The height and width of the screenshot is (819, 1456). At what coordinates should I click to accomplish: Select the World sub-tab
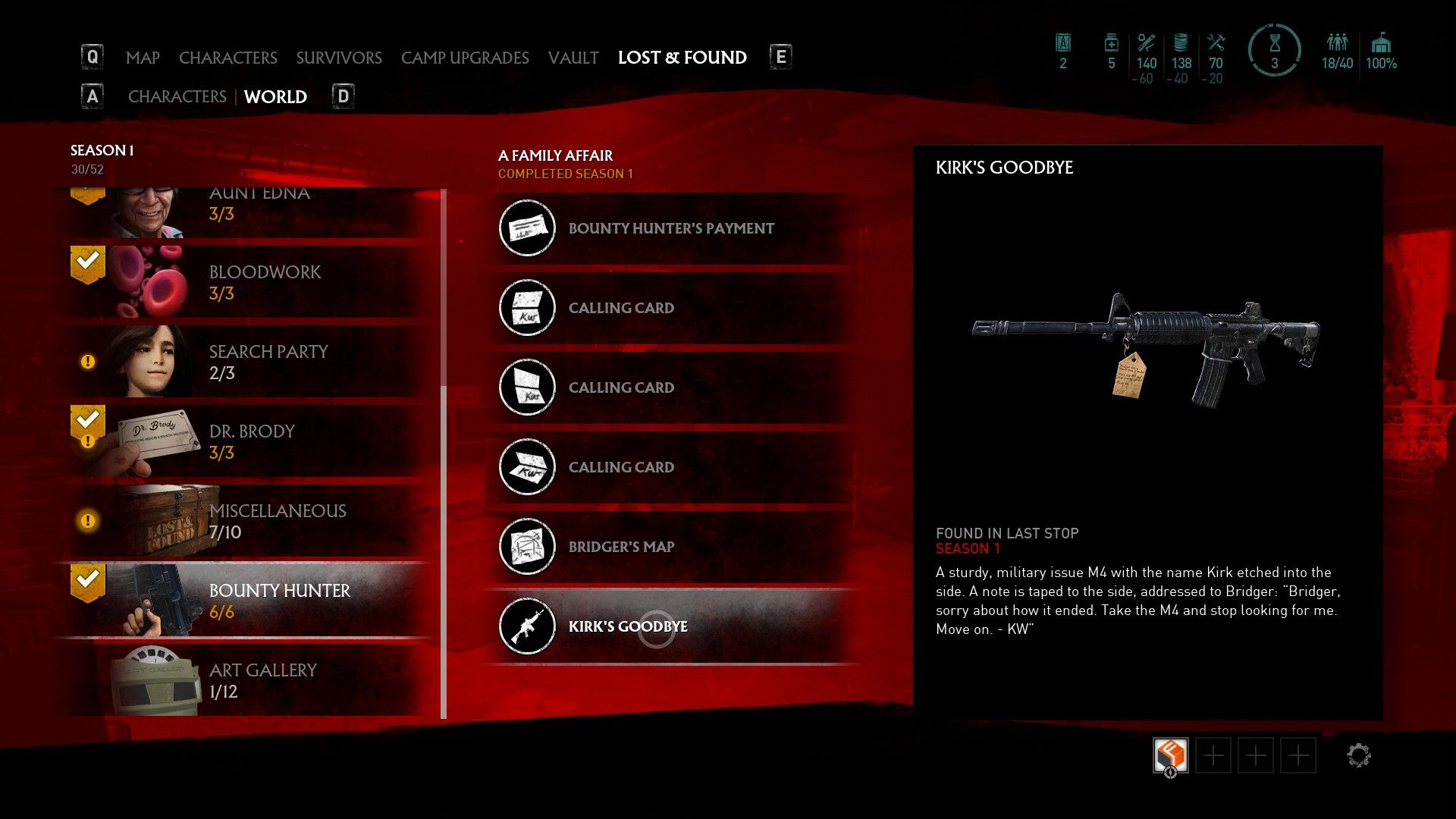tap(275, 97)
